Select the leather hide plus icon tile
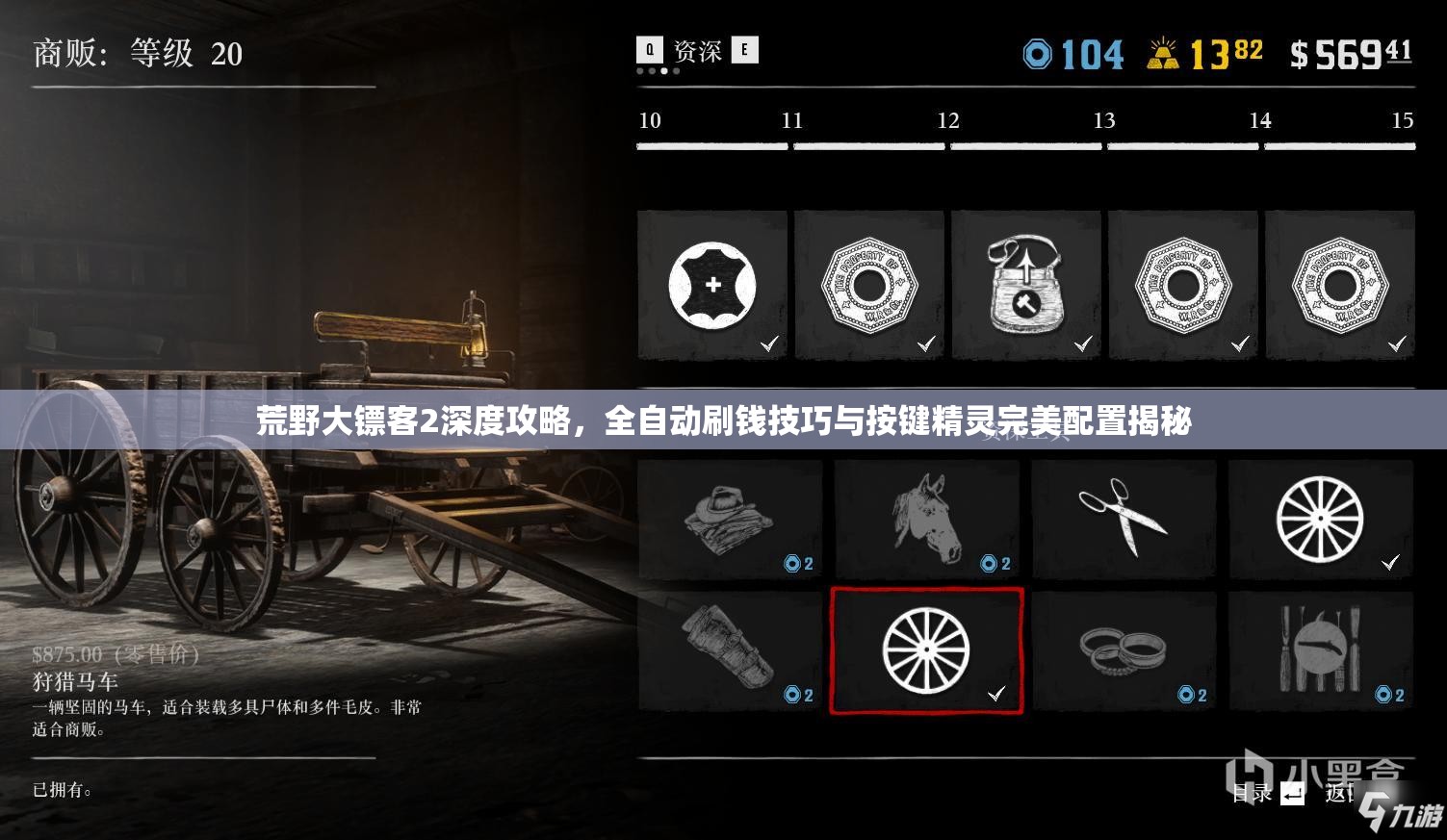1447x840 pixels. point(712,286)
